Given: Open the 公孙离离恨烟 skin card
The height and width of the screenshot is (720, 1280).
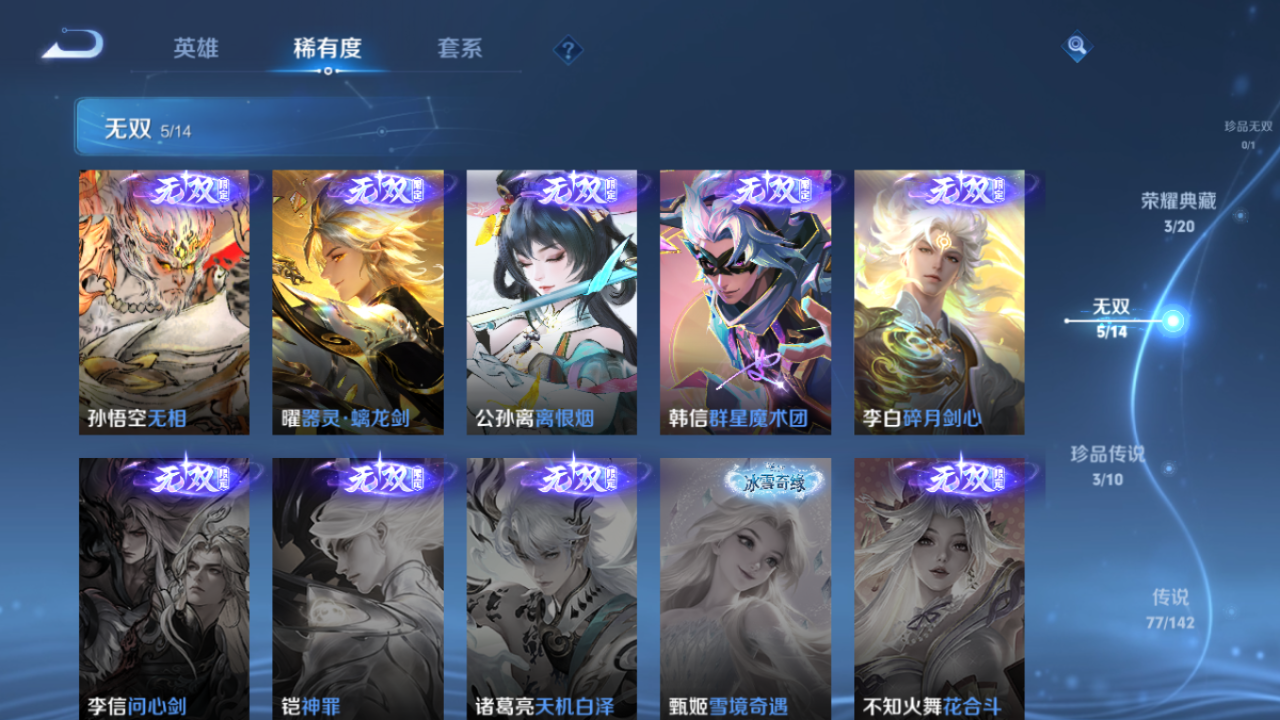Looking at the screenshot, I should point(551,300).
